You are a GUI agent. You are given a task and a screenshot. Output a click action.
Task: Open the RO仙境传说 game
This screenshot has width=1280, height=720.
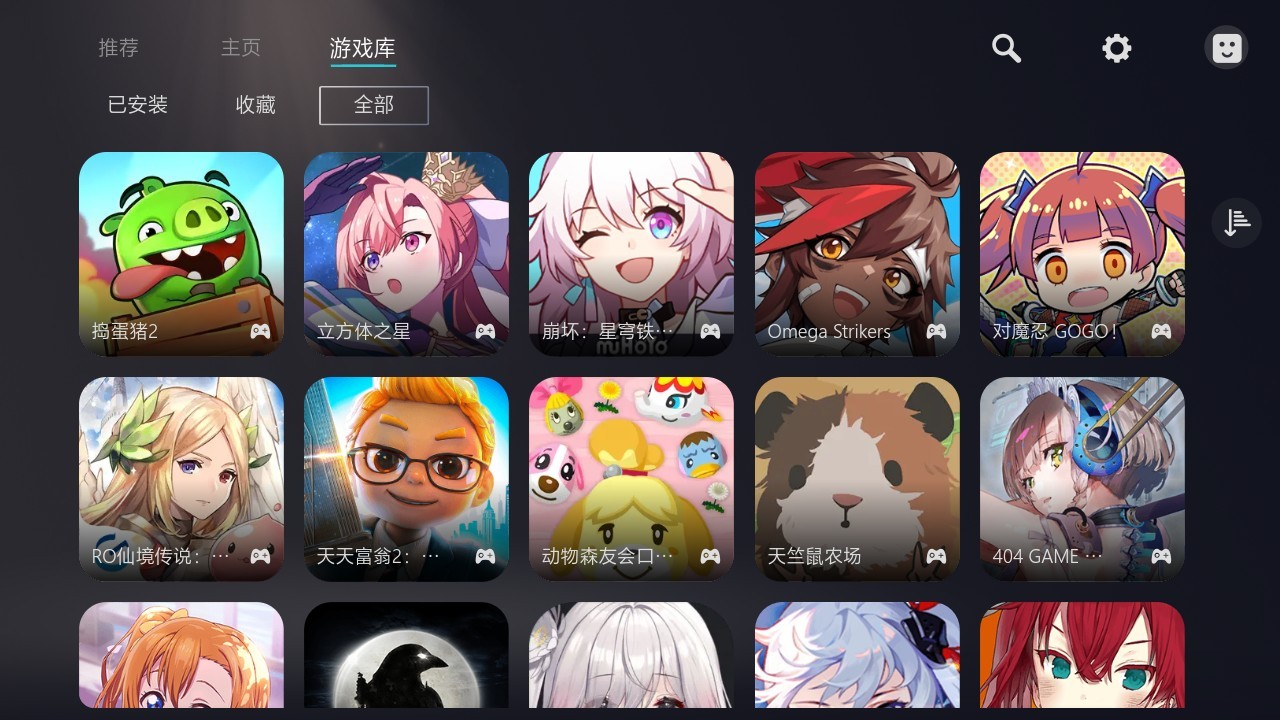181,479
